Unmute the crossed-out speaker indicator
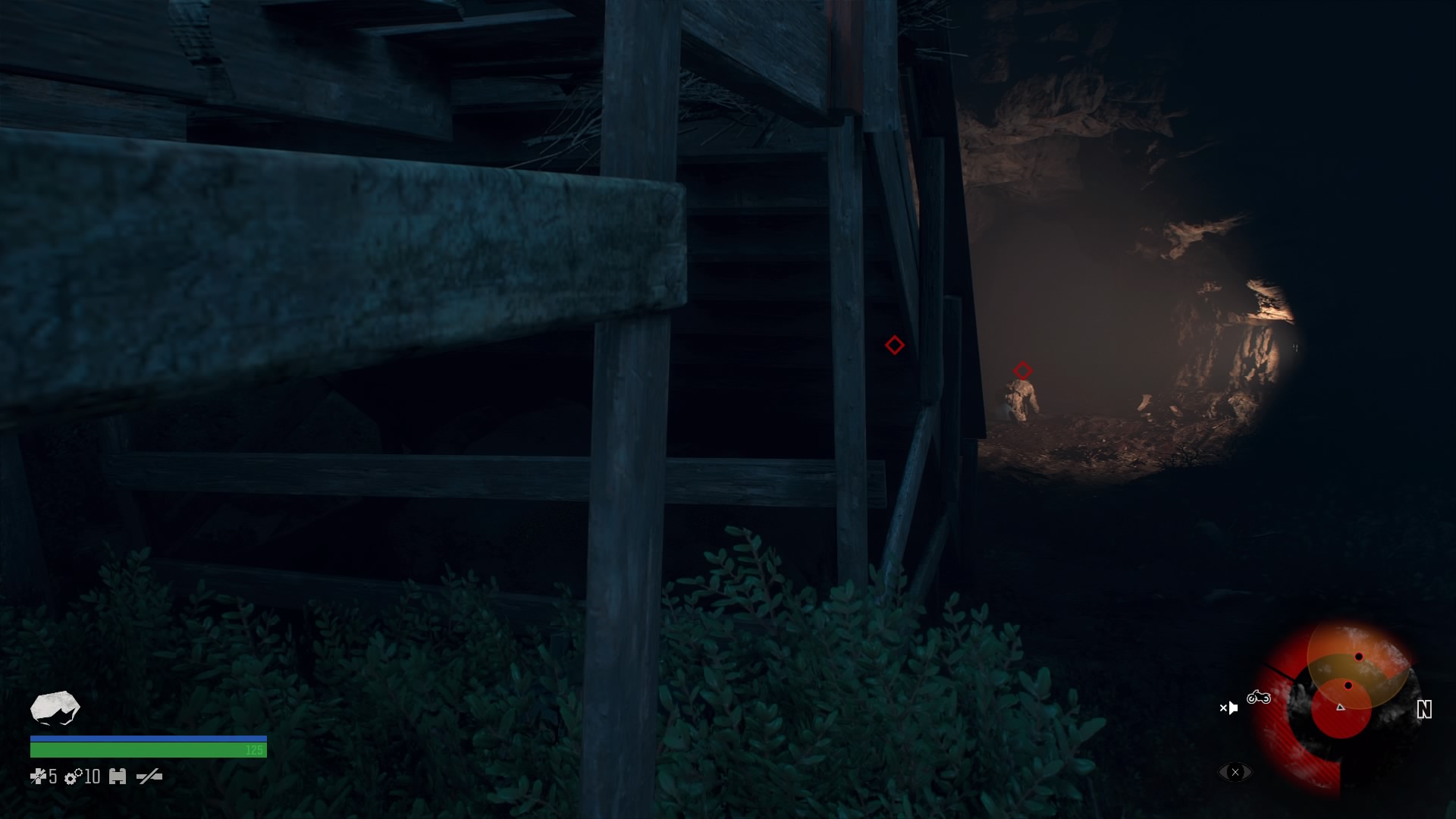Screen dimensions: 1456x819 click(1228, 708)
